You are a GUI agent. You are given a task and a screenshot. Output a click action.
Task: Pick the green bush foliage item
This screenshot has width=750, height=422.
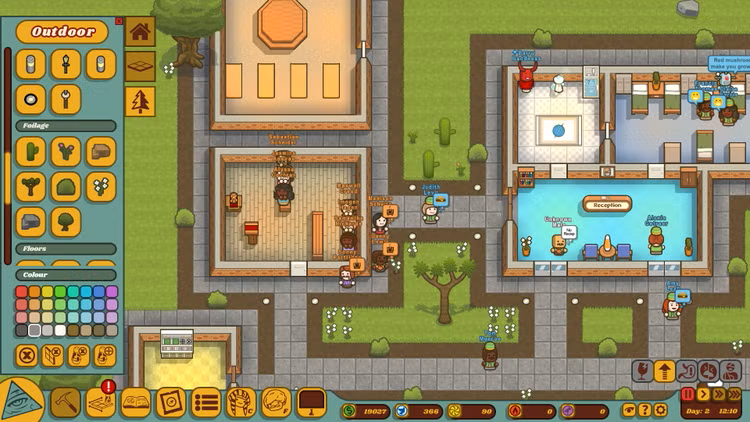[66, 186]
